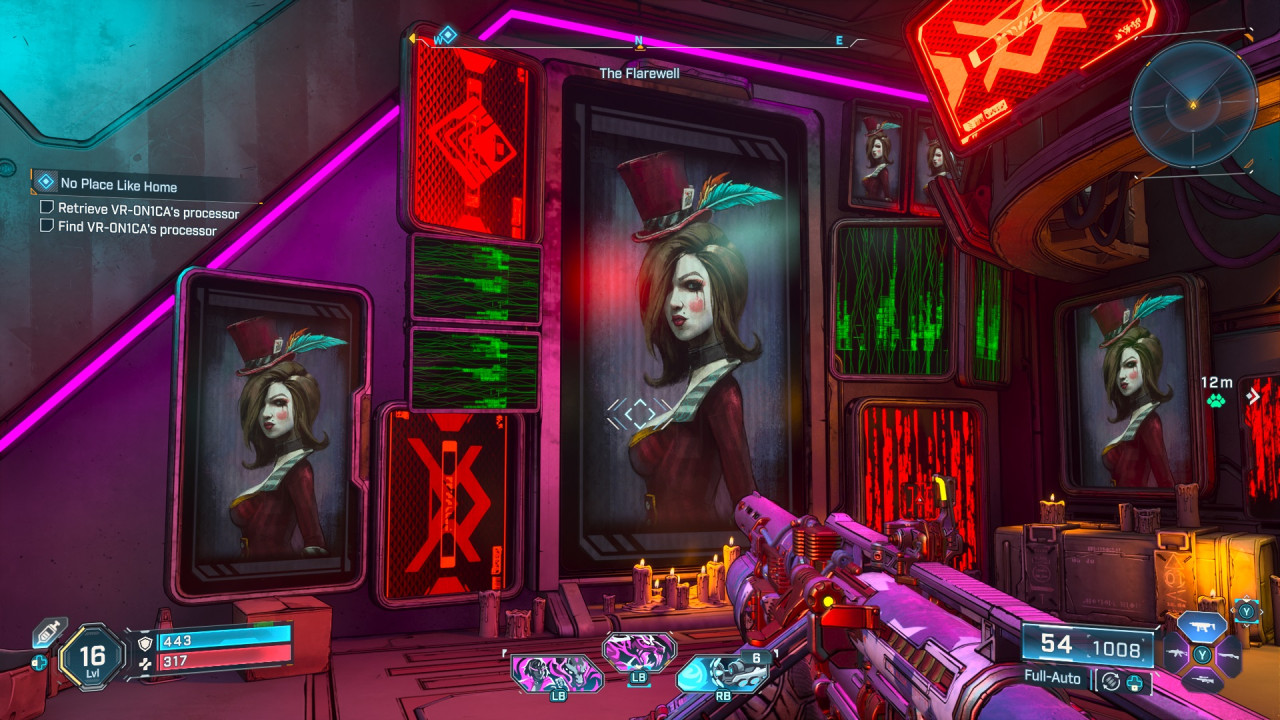Click The Flarewell location label

[640, 72]
